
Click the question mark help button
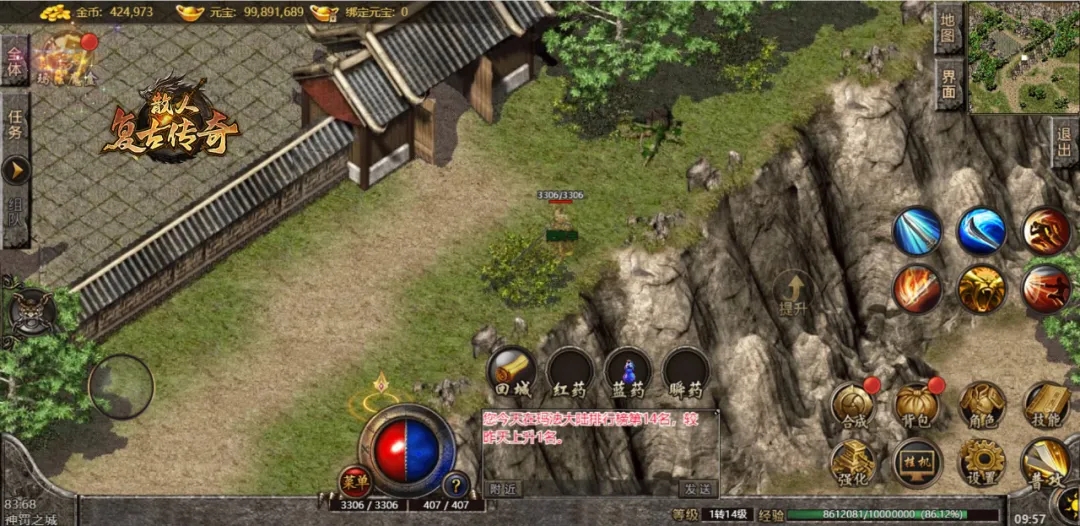456,485
